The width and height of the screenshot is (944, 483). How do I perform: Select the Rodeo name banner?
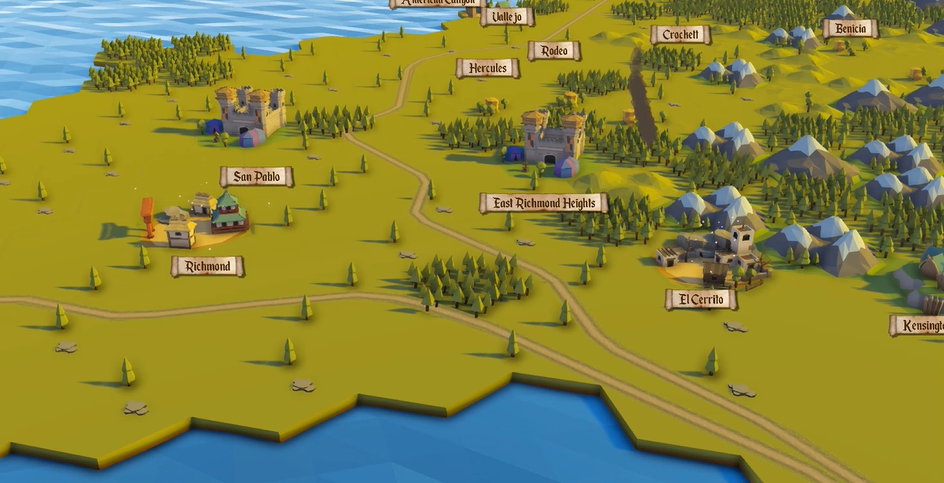pos(554,50)
